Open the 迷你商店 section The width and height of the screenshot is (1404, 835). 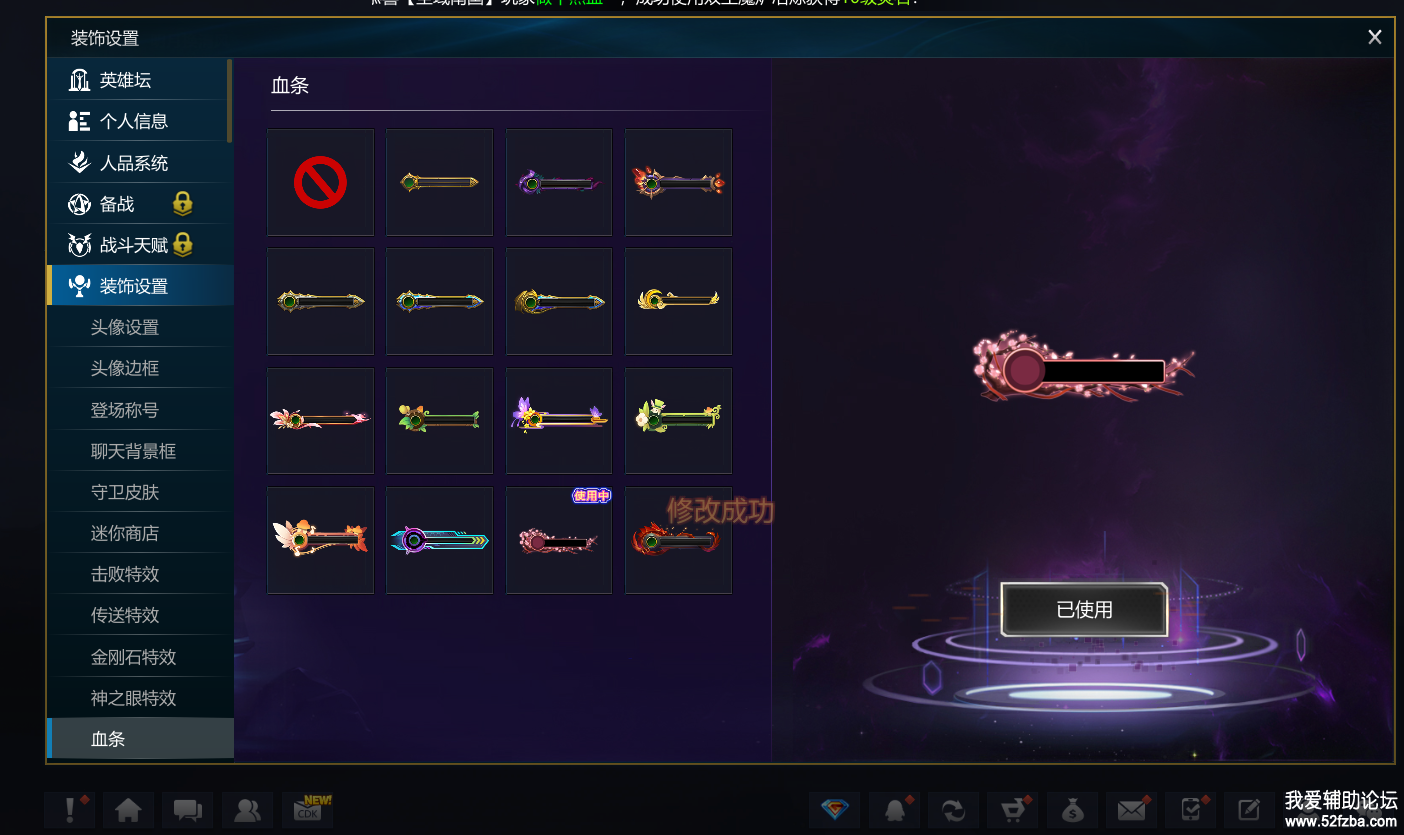[125, 533]
